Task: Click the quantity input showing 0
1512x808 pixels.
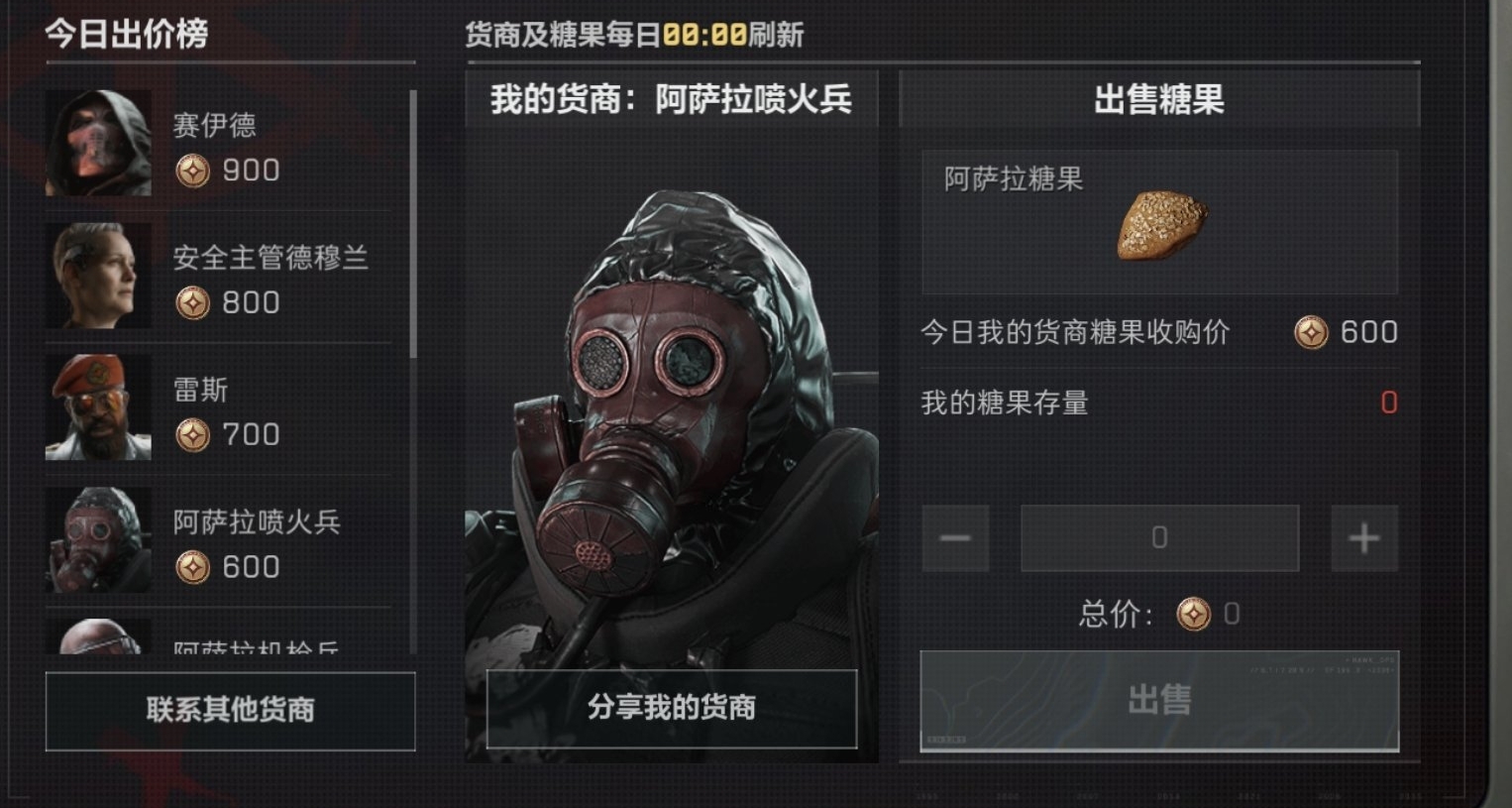Action: click(x=1158, y=537)
